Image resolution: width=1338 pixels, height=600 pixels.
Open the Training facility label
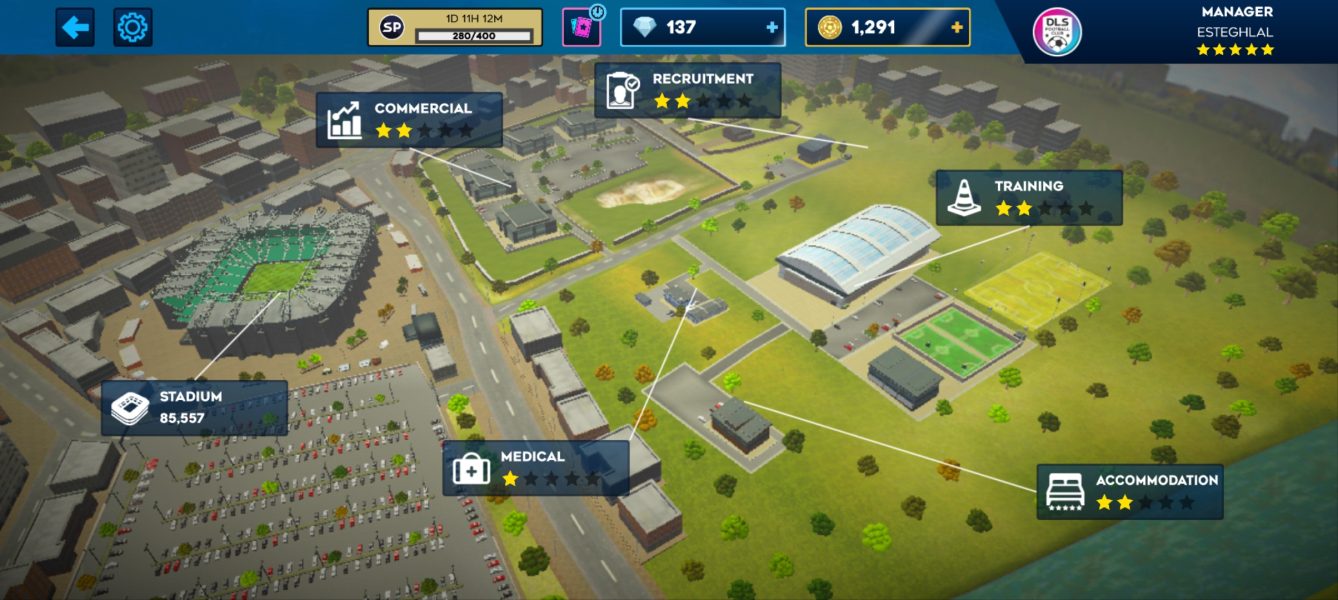pos(1029,197)
